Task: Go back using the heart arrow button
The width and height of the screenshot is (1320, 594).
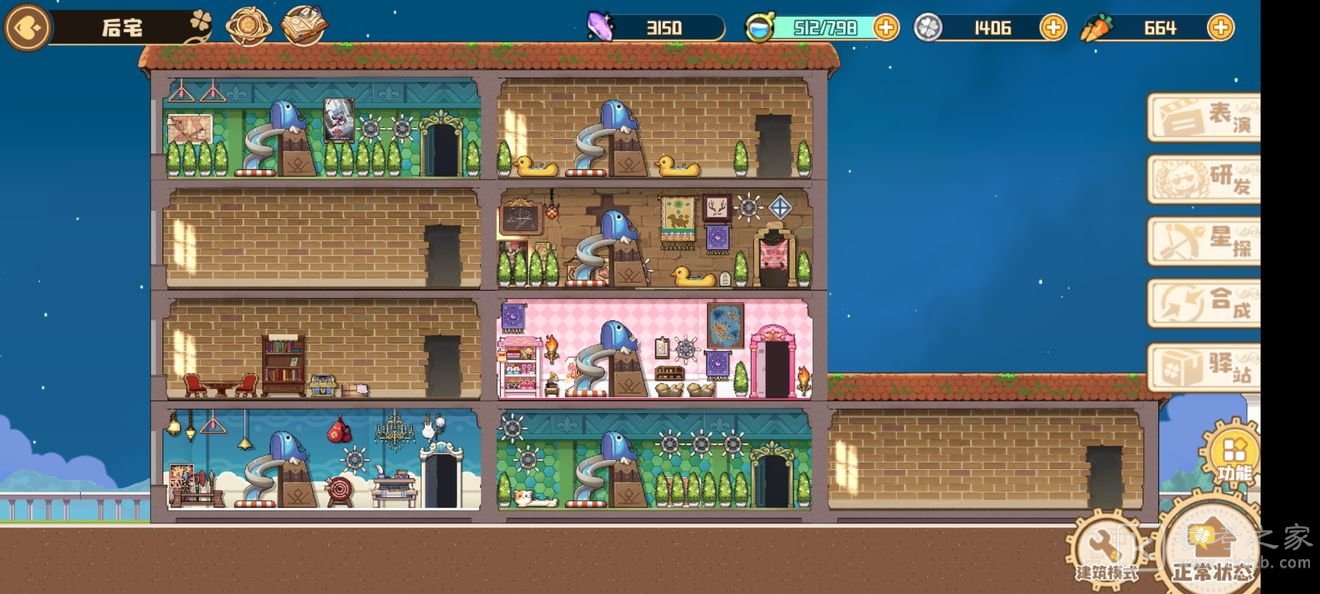Action: [27, 28]
